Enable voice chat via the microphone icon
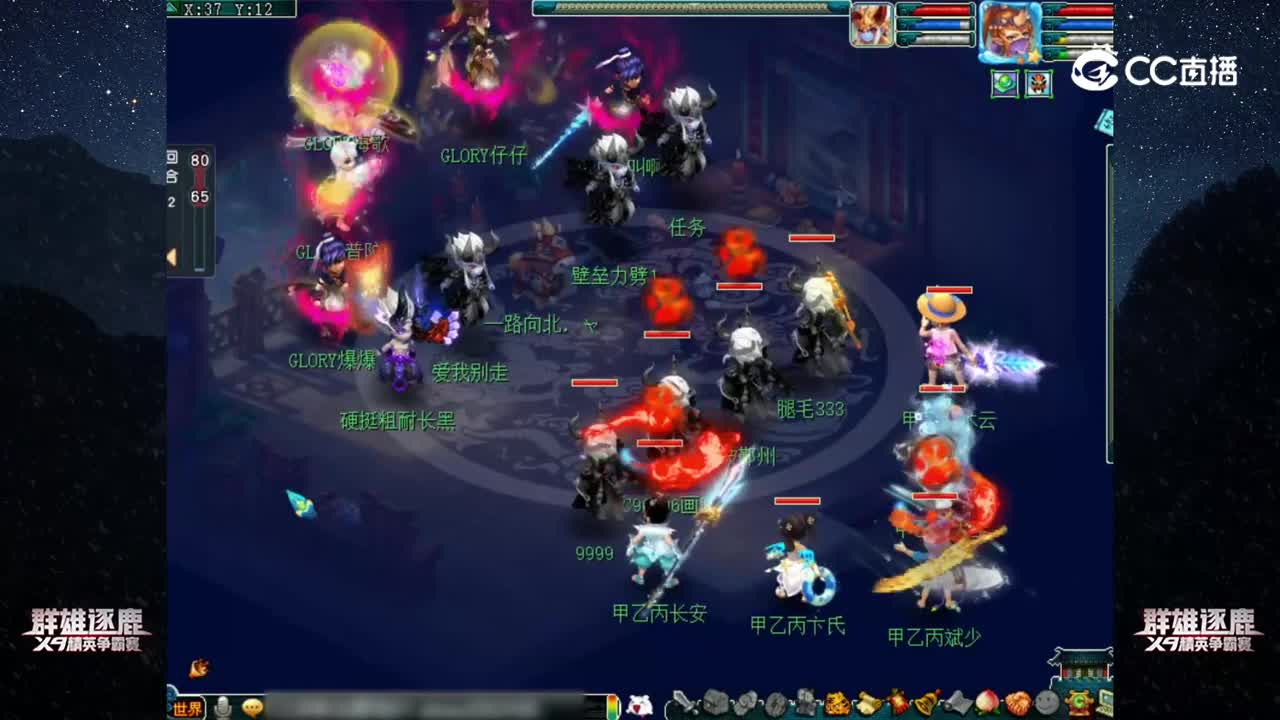The height and width of the screenshot is (720, 1280). (222, 706)
